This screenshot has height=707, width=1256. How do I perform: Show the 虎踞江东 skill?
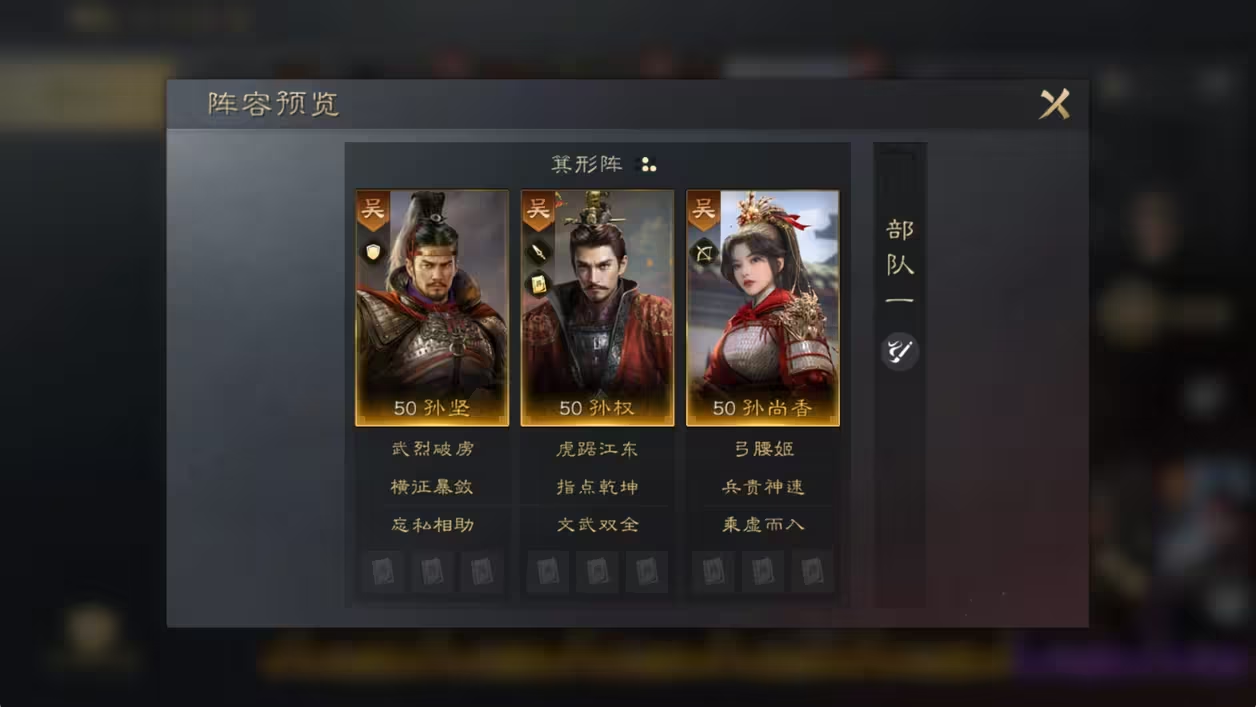point(597,449)
